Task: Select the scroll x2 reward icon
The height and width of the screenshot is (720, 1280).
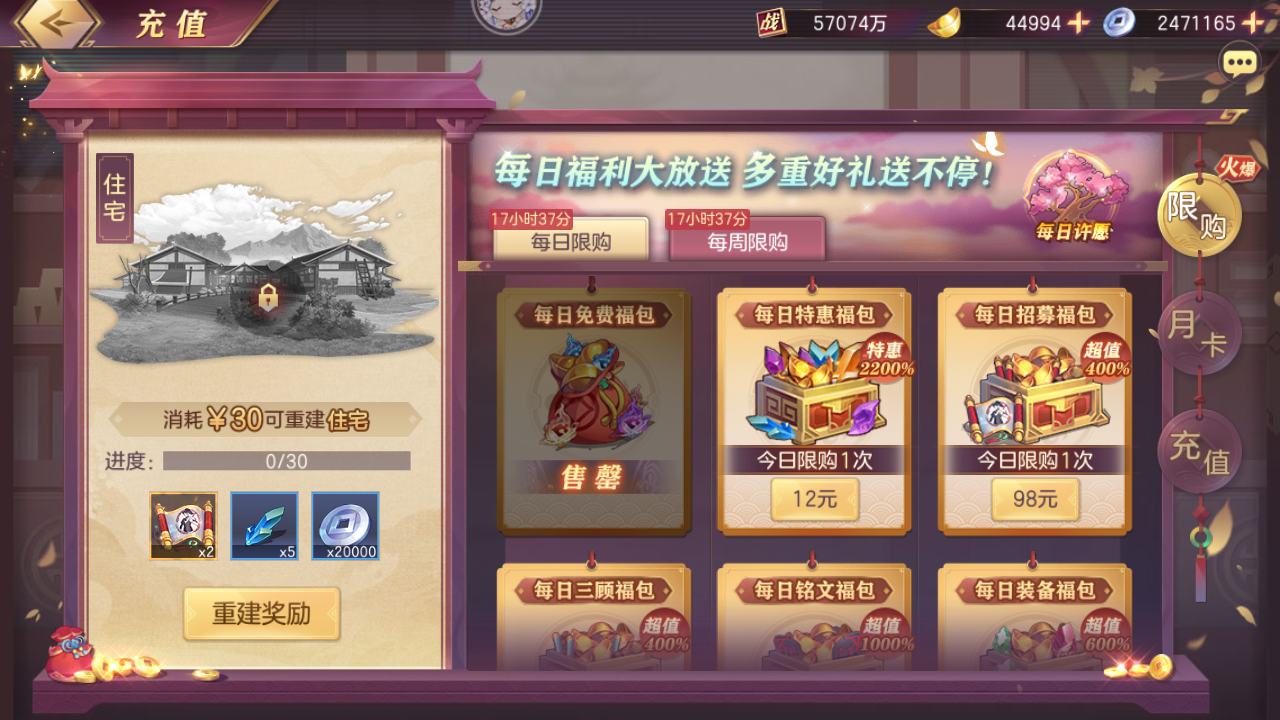Action: point(183,524)
